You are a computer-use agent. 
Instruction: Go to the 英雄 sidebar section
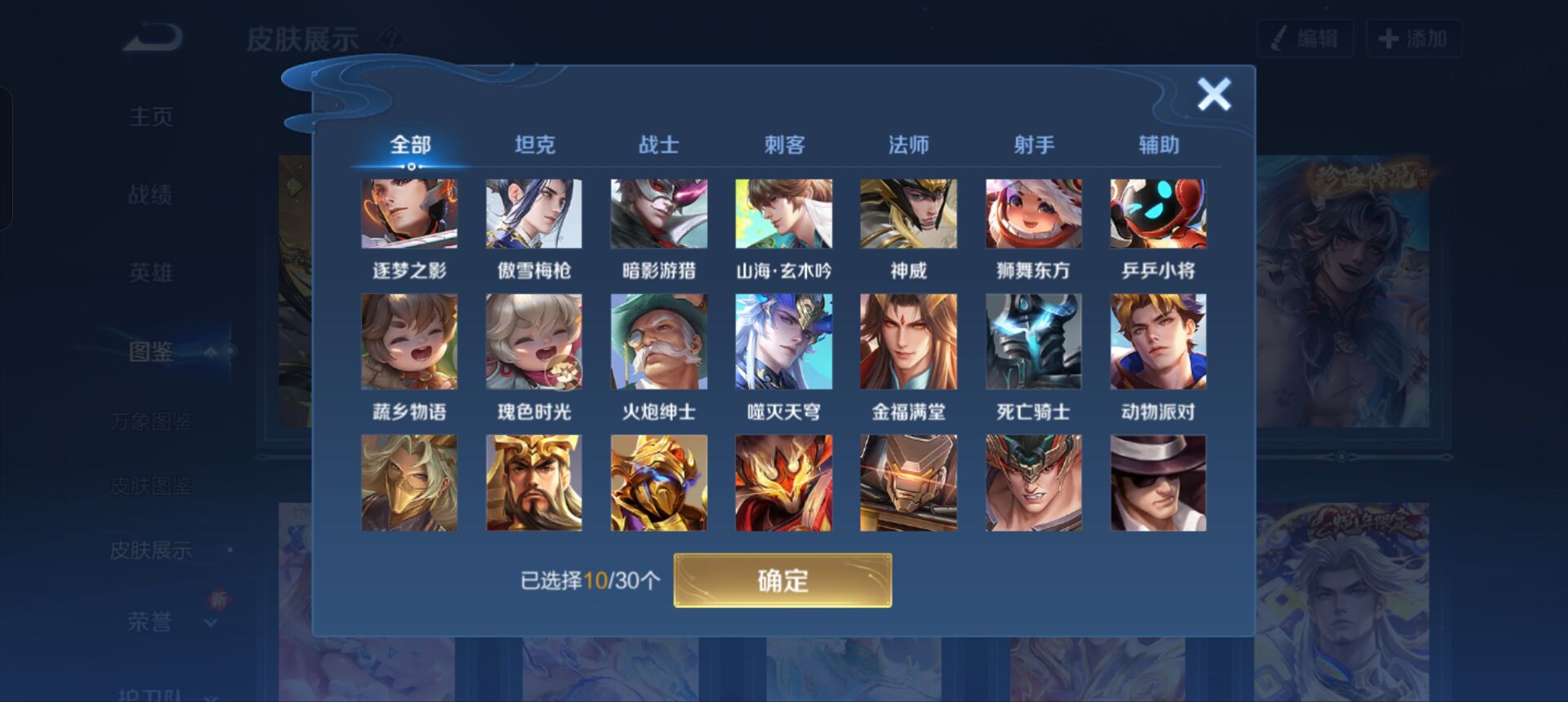[x=151, y=273]
